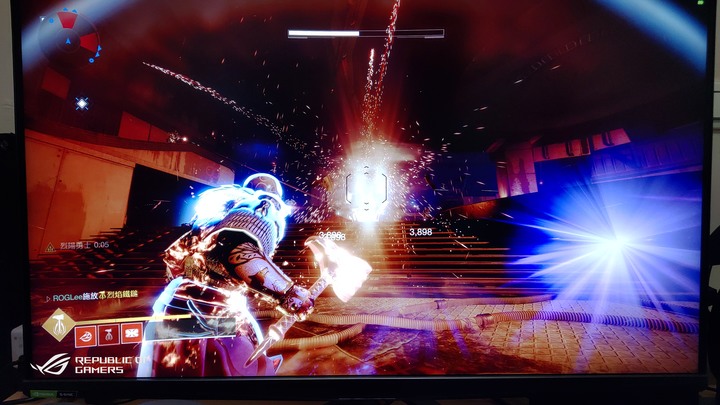Trigger the barricade class ability icon

coord(132,335)
